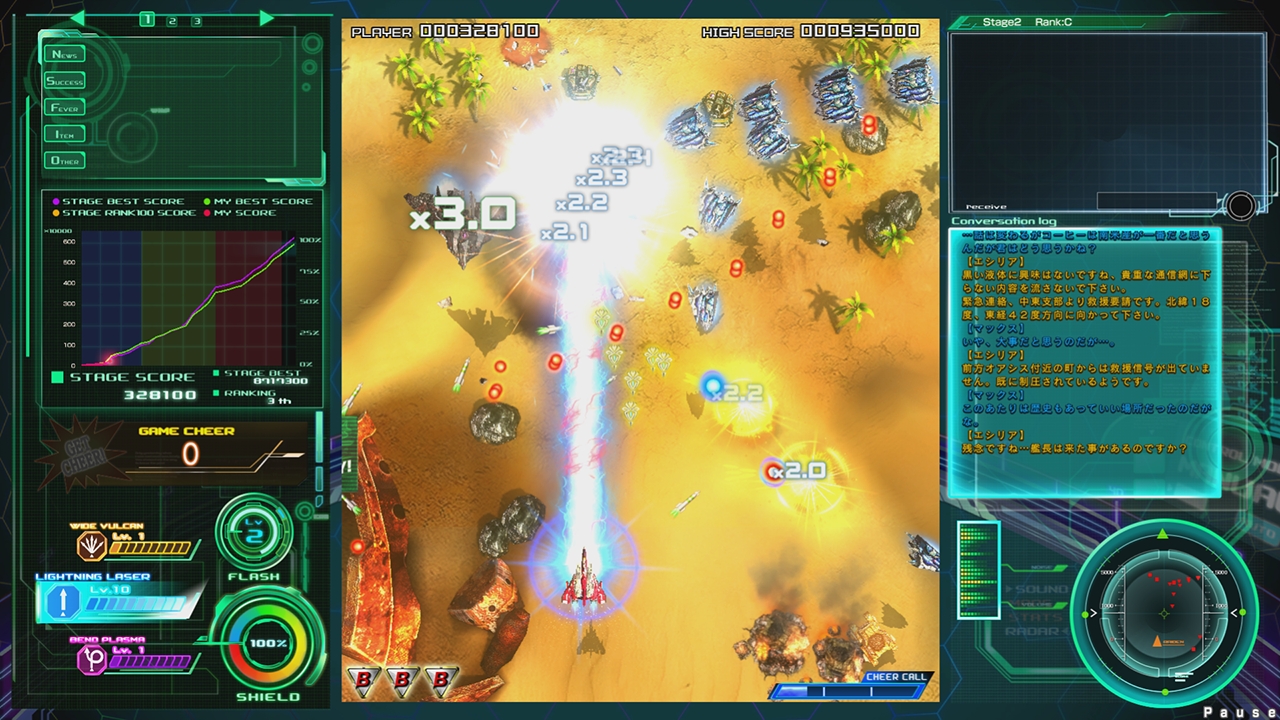Image resolution: width=1280 pixels, height=720 pixels.
Task: Click the Pause label
Action: click(1240, 710)
